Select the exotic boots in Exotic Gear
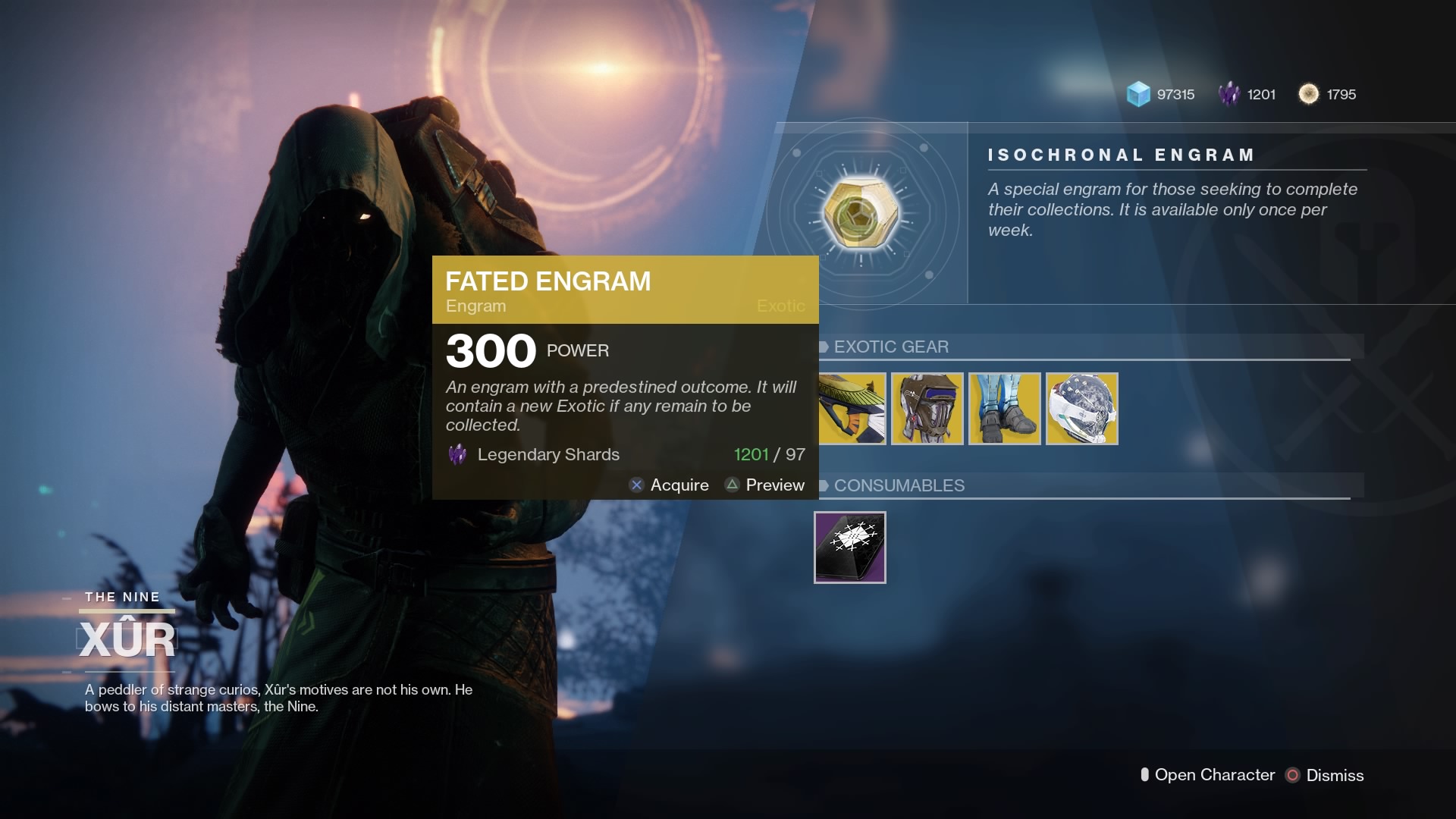 click(x=1004, y=409)
